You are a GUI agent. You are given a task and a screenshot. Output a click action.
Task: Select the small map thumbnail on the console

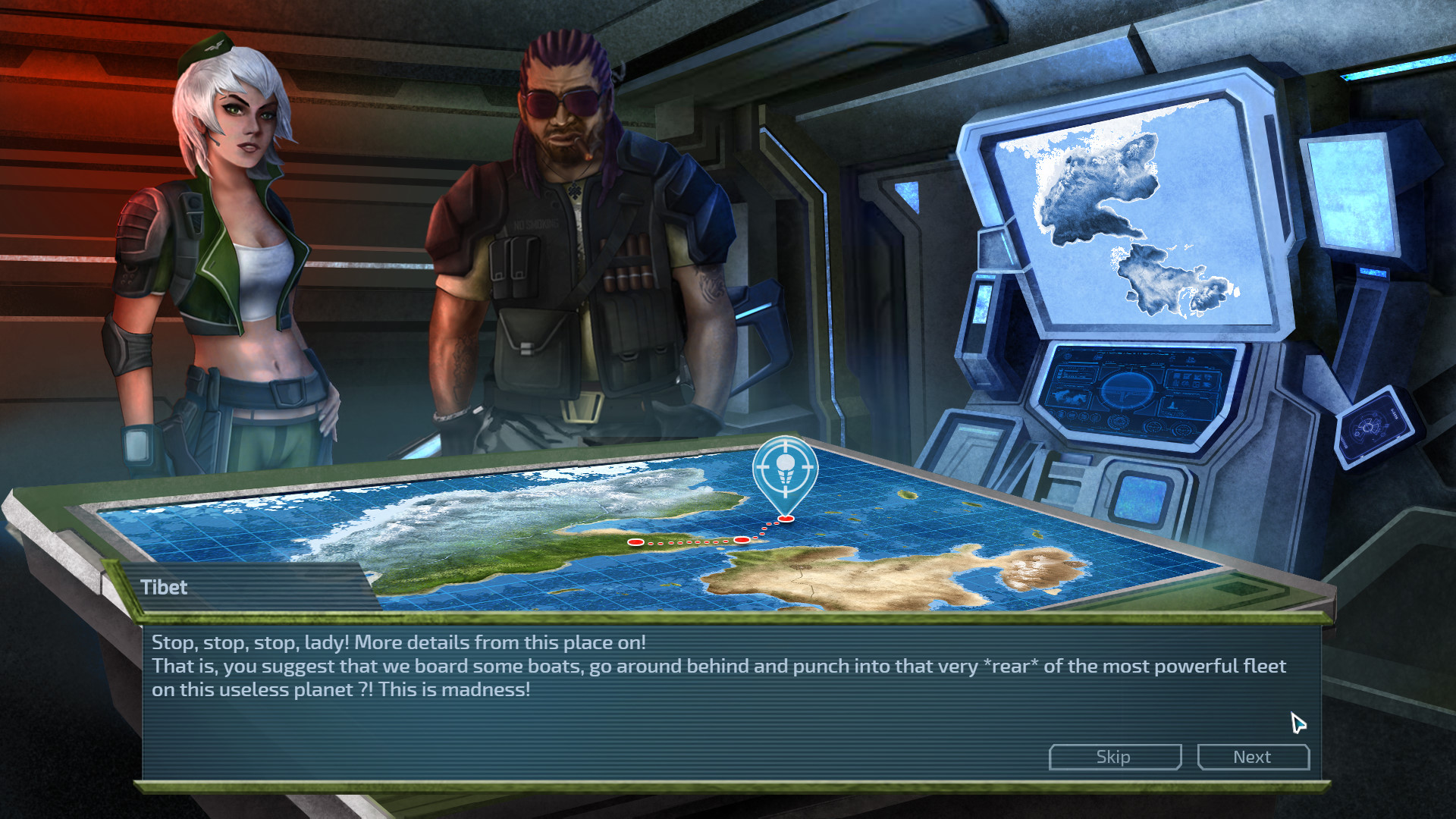pyautogui.click(x=1069, y=397)
